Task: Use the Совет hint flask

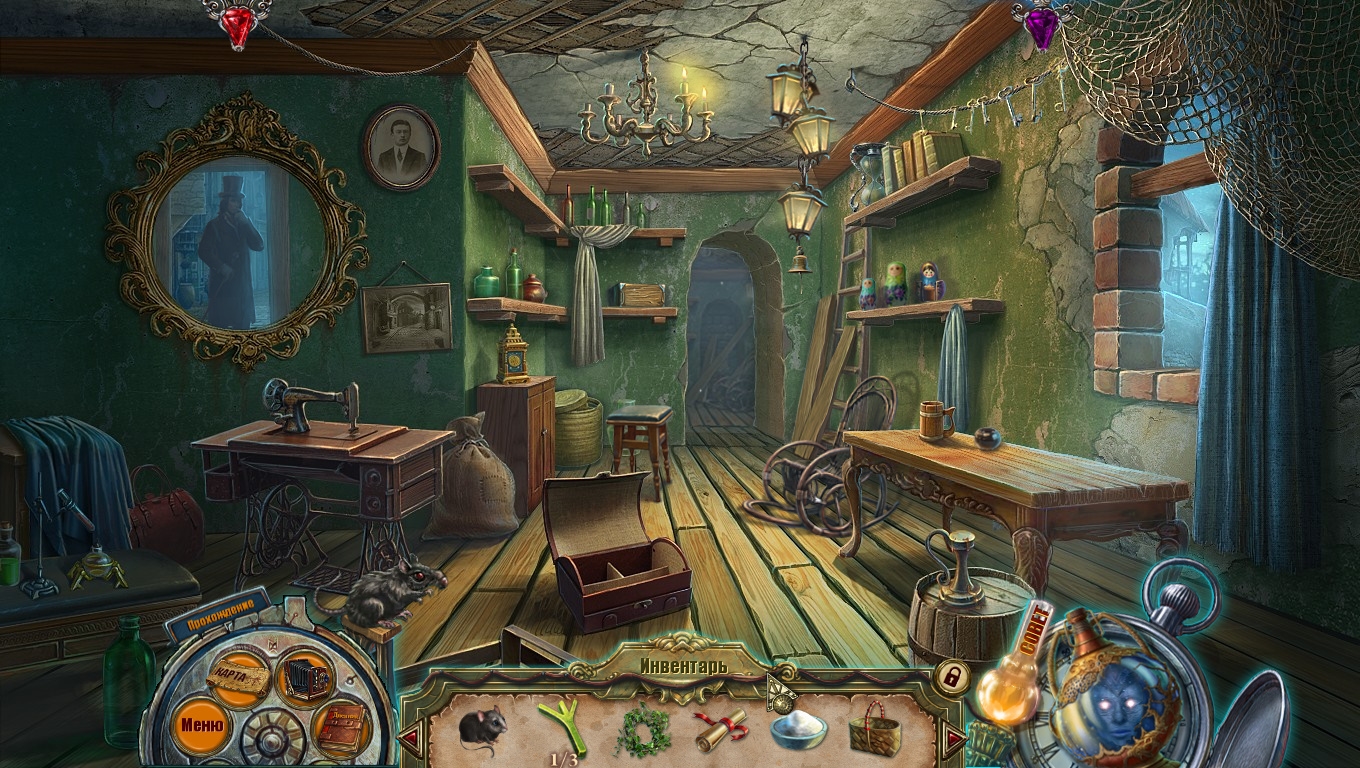Action: tap(1010, 670)
